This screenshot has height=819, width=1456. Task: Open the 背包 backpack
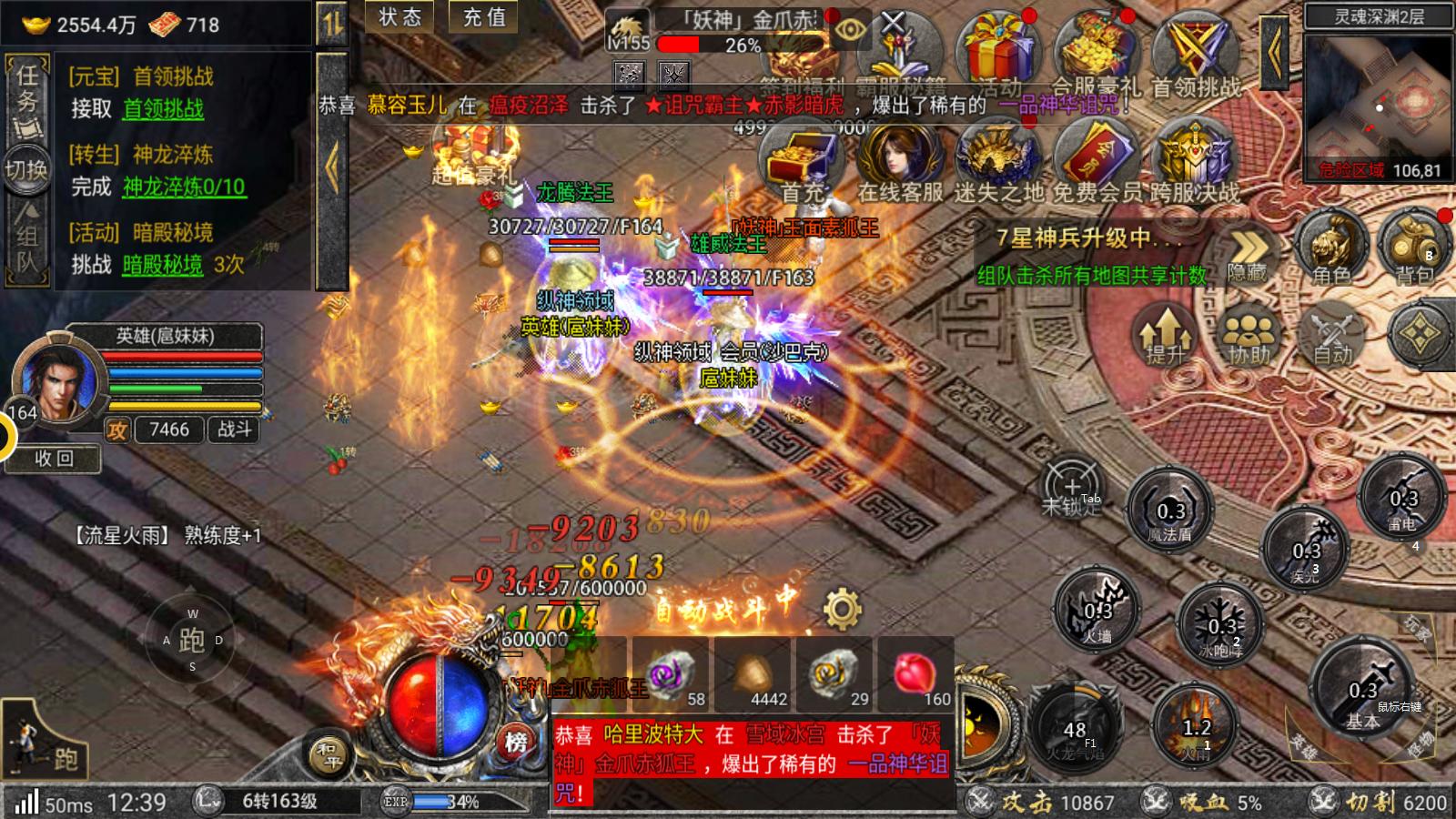[1413, 246]
